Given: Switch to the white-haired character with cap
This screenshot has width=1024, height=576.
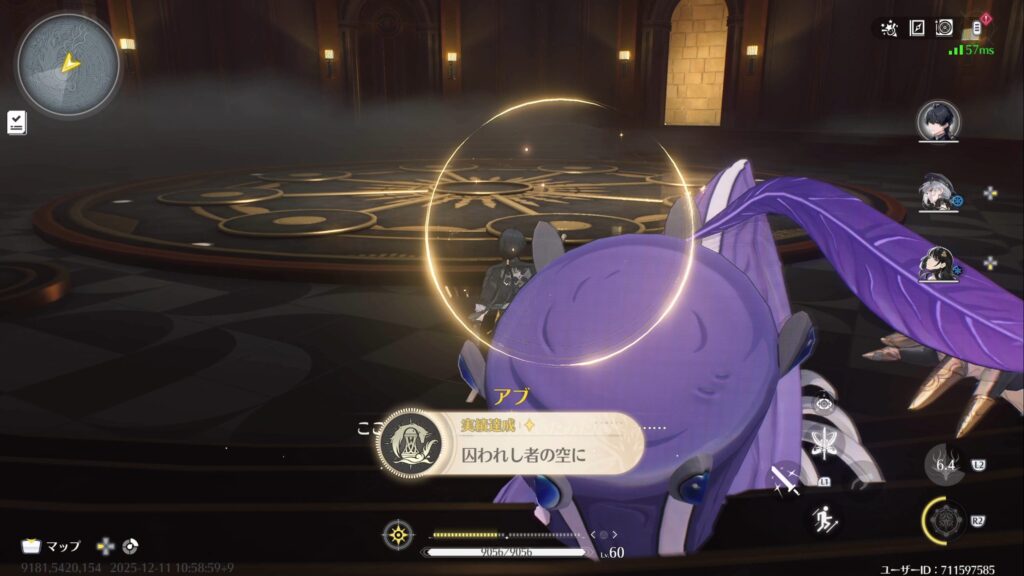Looking at the screenshot, I should tap(938, 193).
